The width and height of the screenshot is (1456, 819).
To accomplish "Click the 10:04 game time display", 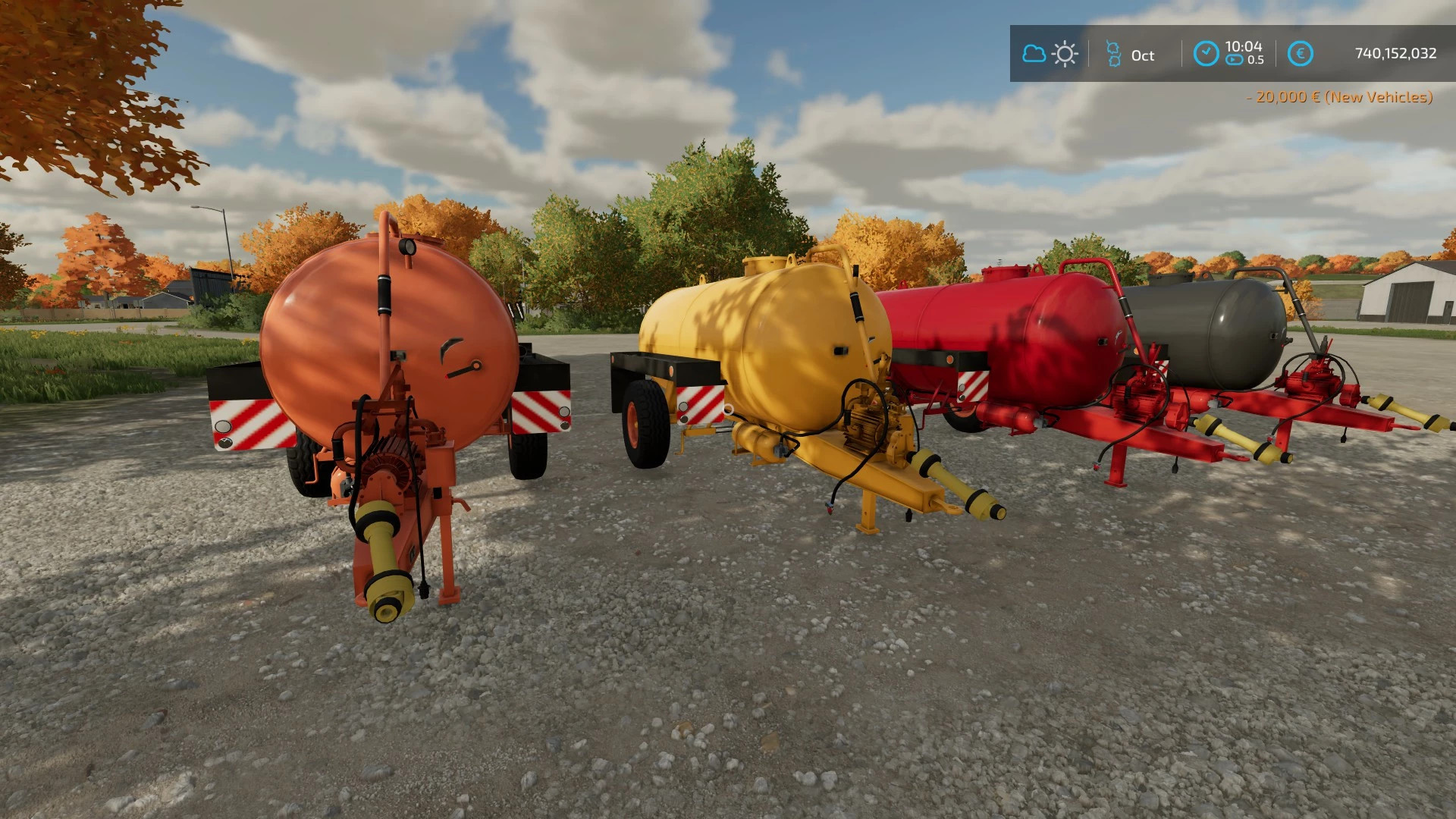I will [1244, 47].
